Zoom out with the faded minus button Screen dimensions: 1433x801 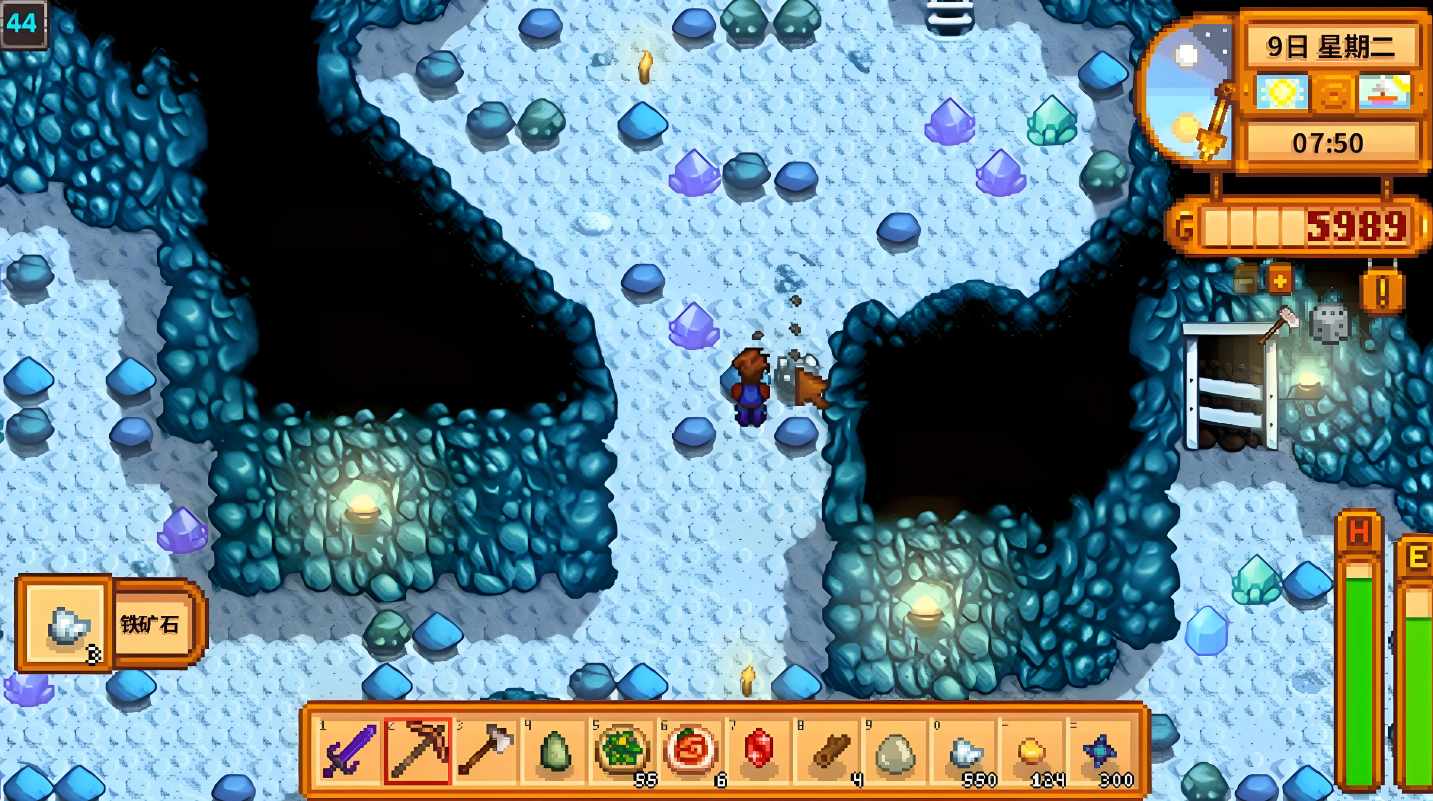click(x=1246, y=279)
